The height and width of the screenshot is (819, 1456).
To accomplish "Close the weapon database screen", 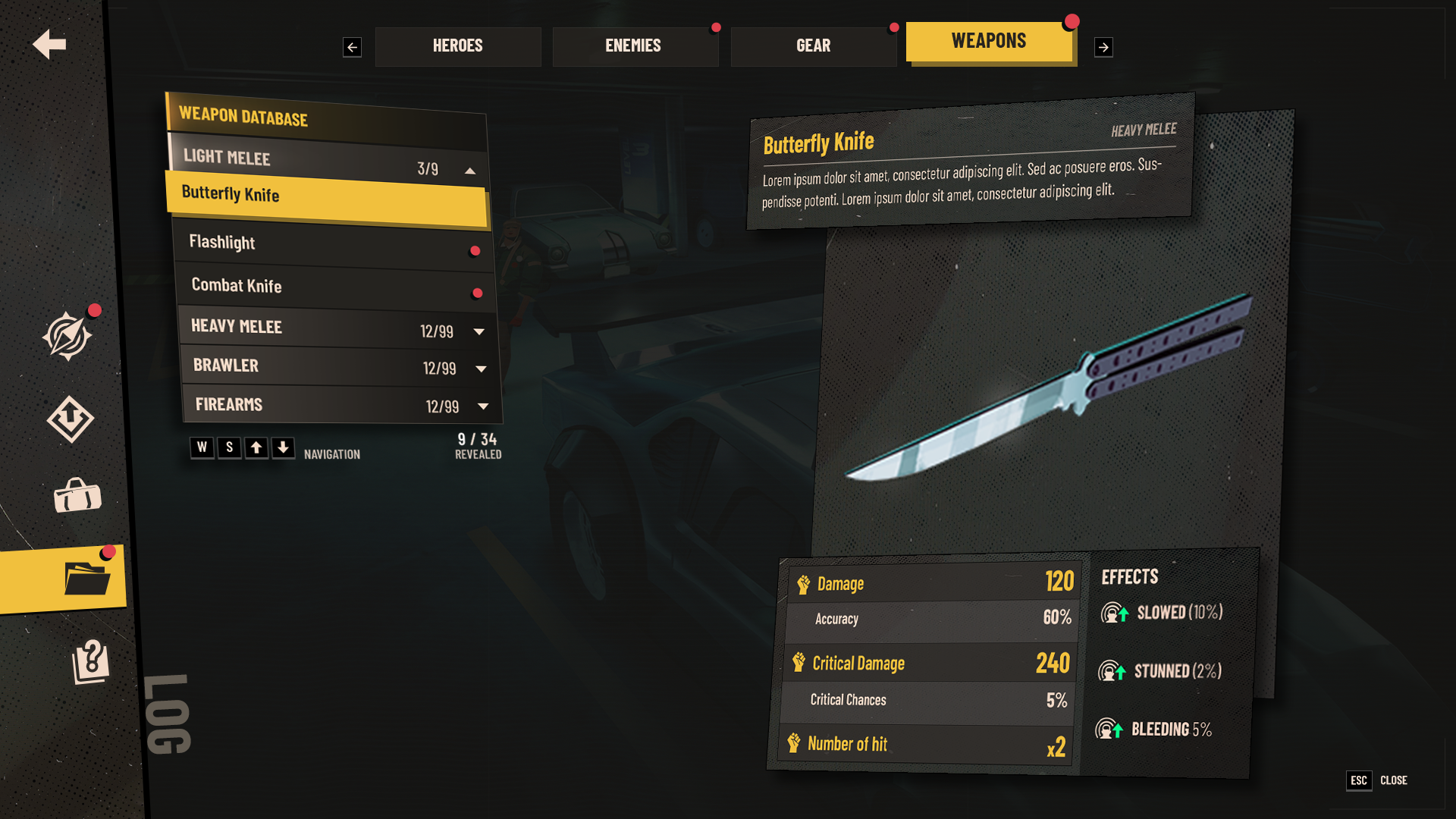I will tap(1377, 780).
